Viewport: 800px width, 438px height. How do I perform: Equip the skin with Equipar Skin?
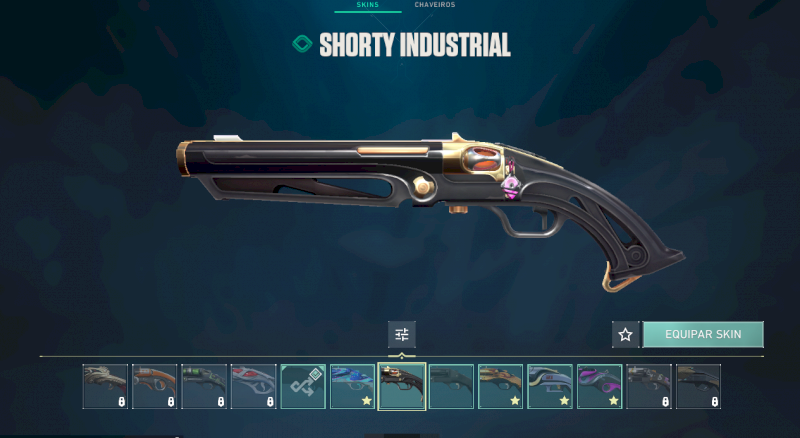coord(702,334)
